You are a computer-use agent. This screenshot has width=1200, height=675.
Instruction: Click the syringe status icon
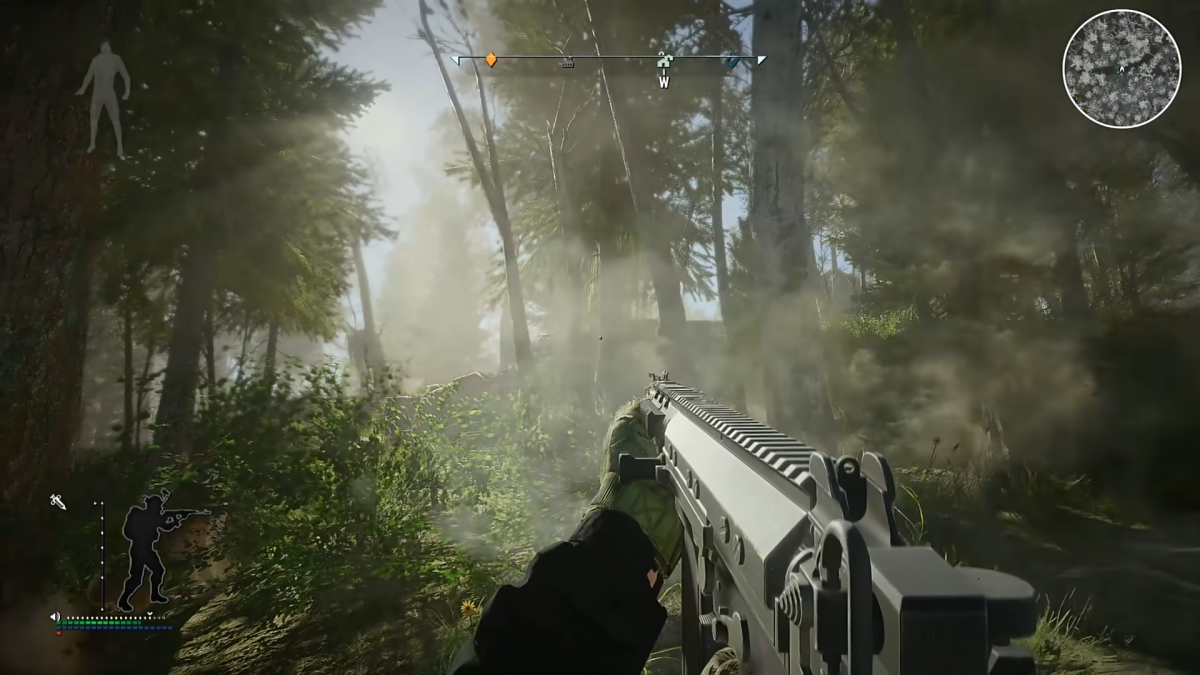point(59,501)
